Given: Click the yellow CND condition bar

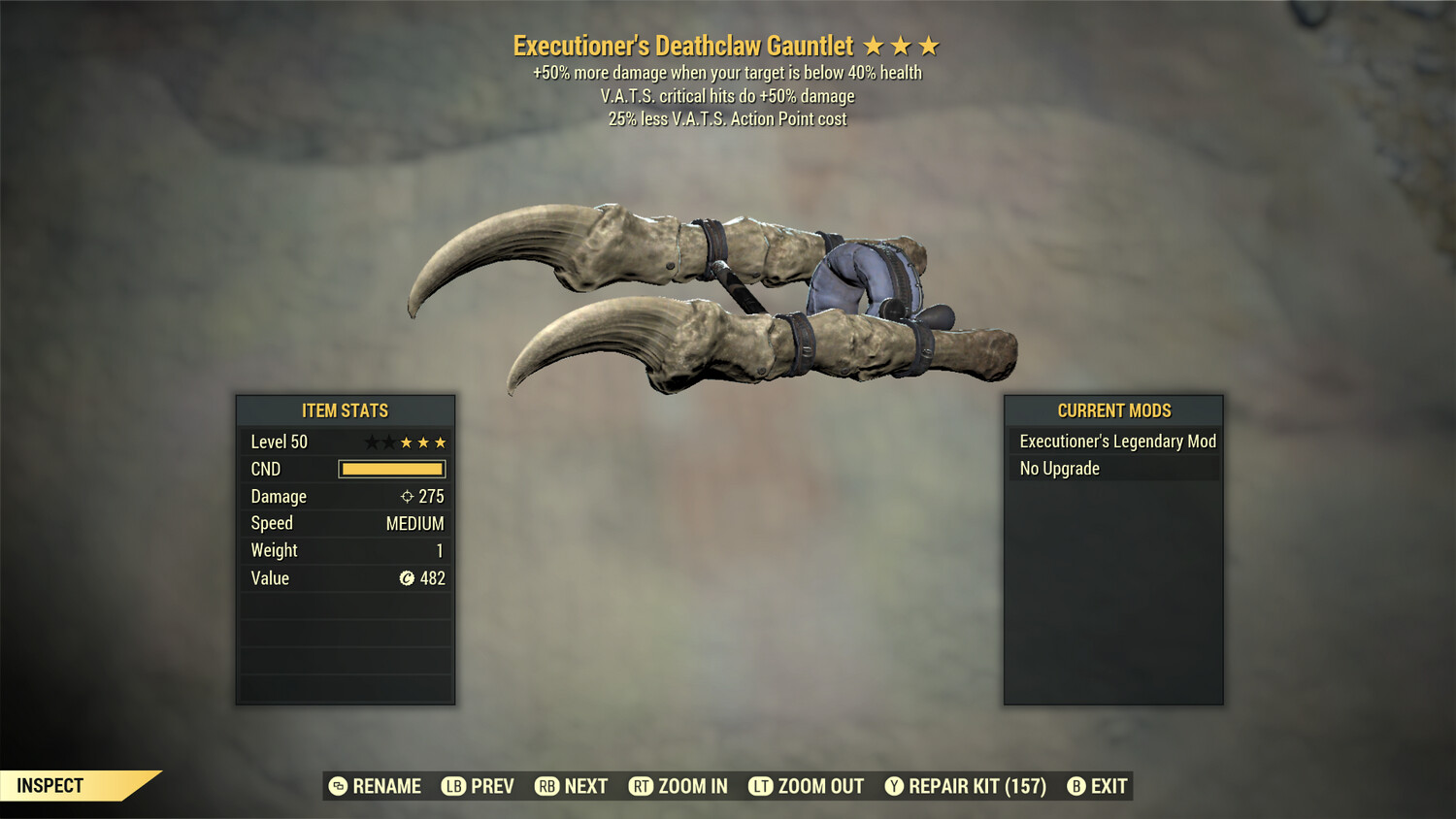Looking at the screenshot, I should [x=391, y=469].
